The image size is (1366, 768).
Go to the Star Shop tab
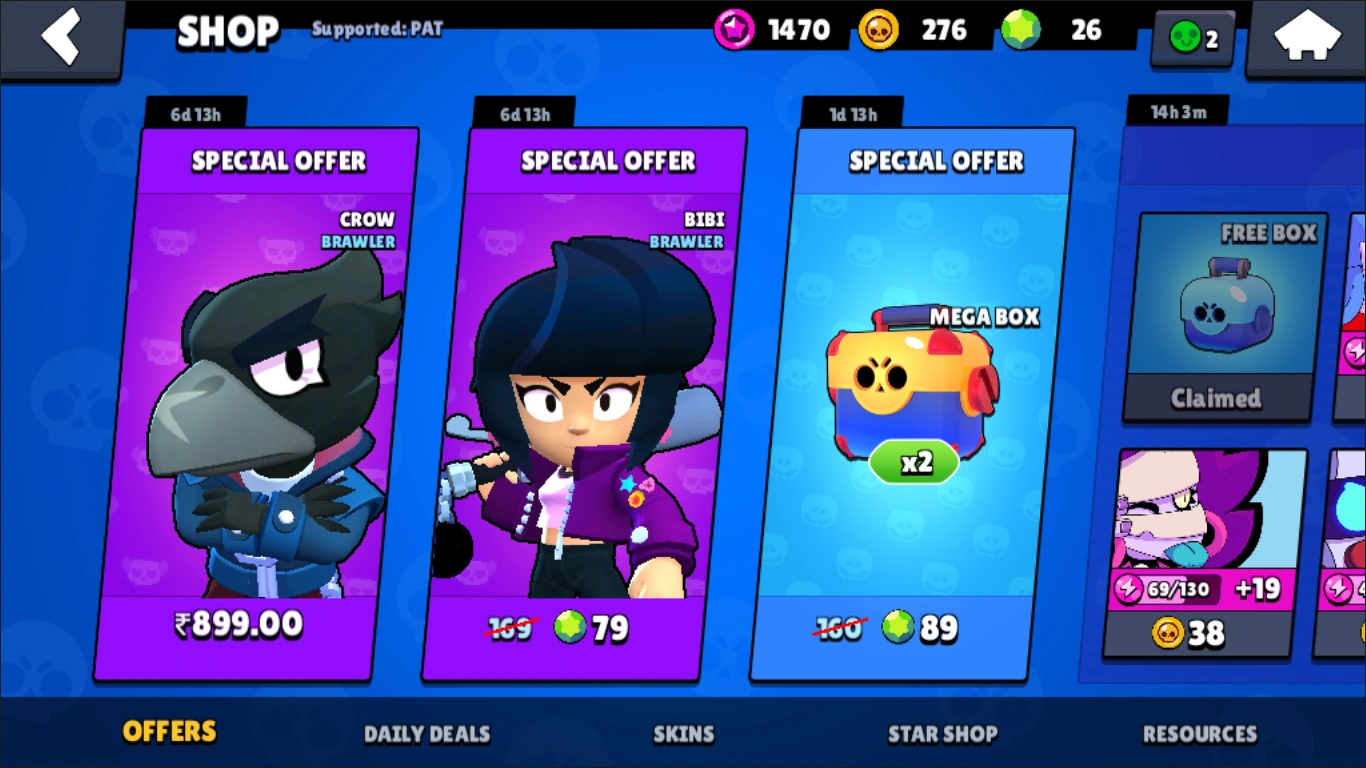941,734
